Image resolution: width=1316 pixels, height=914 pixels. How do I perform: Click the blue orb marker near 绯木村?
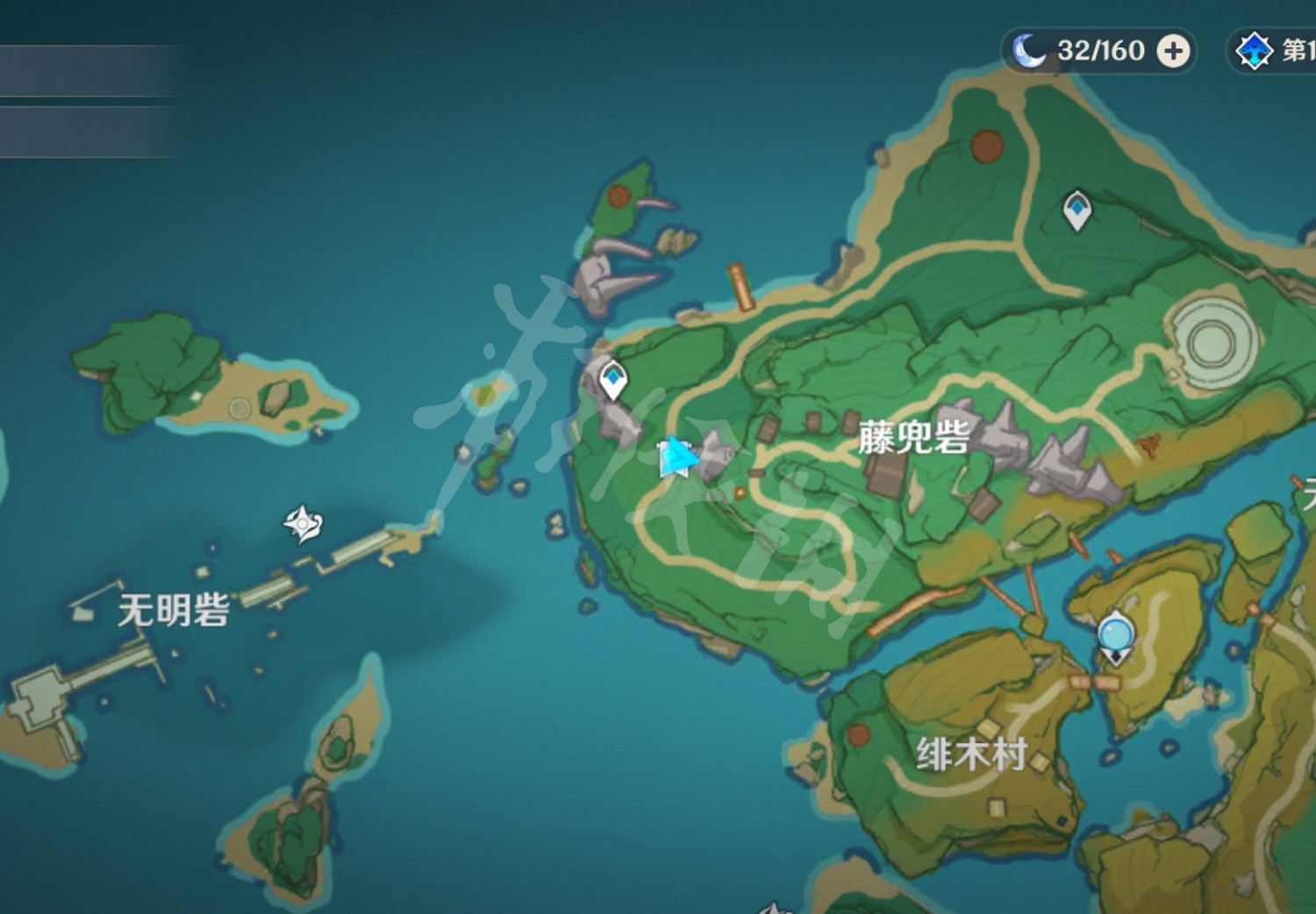(1116, 633)
